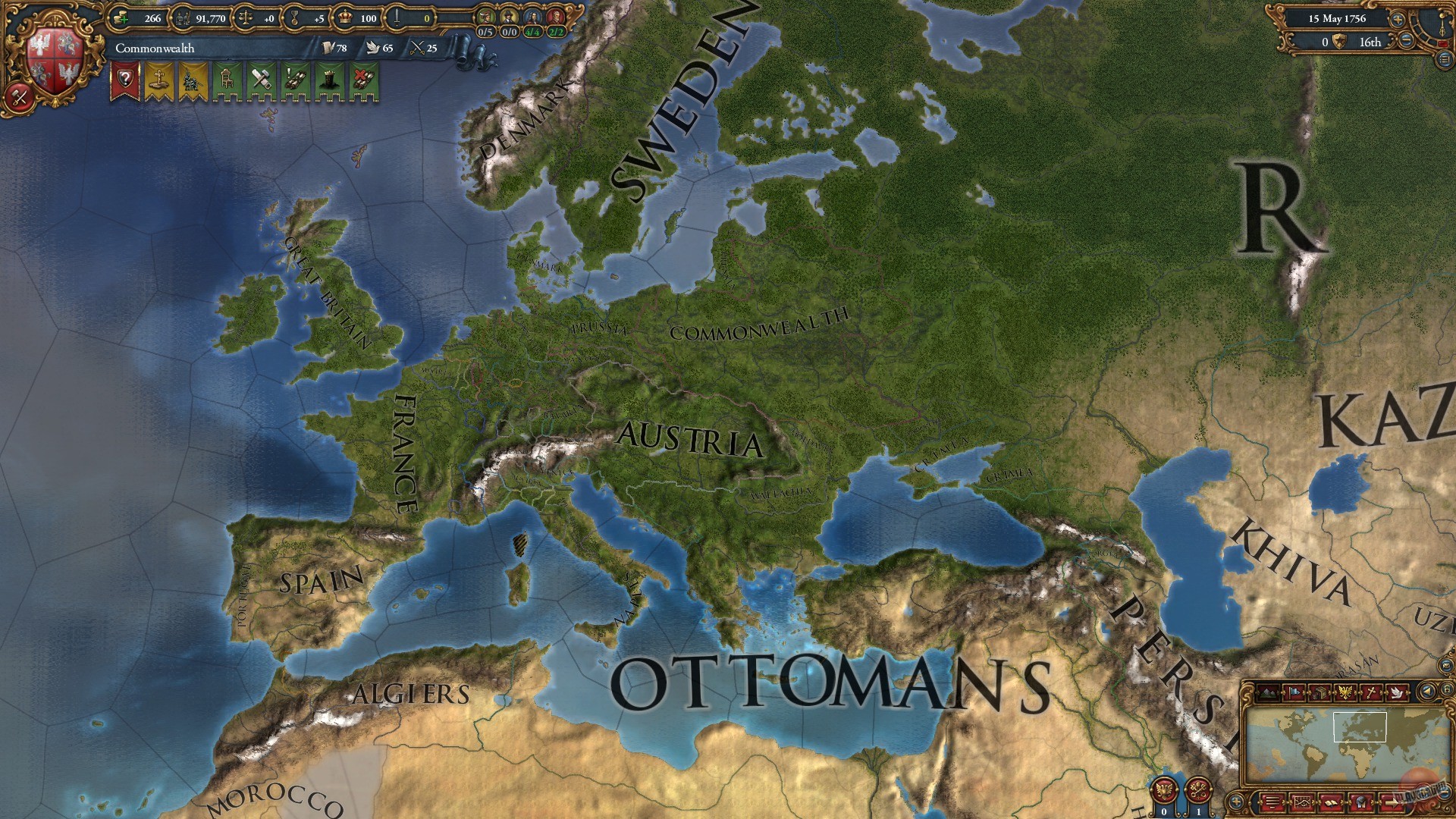
Task: Switch to the political mapmode eagle icon
Action: (1346, 692)
